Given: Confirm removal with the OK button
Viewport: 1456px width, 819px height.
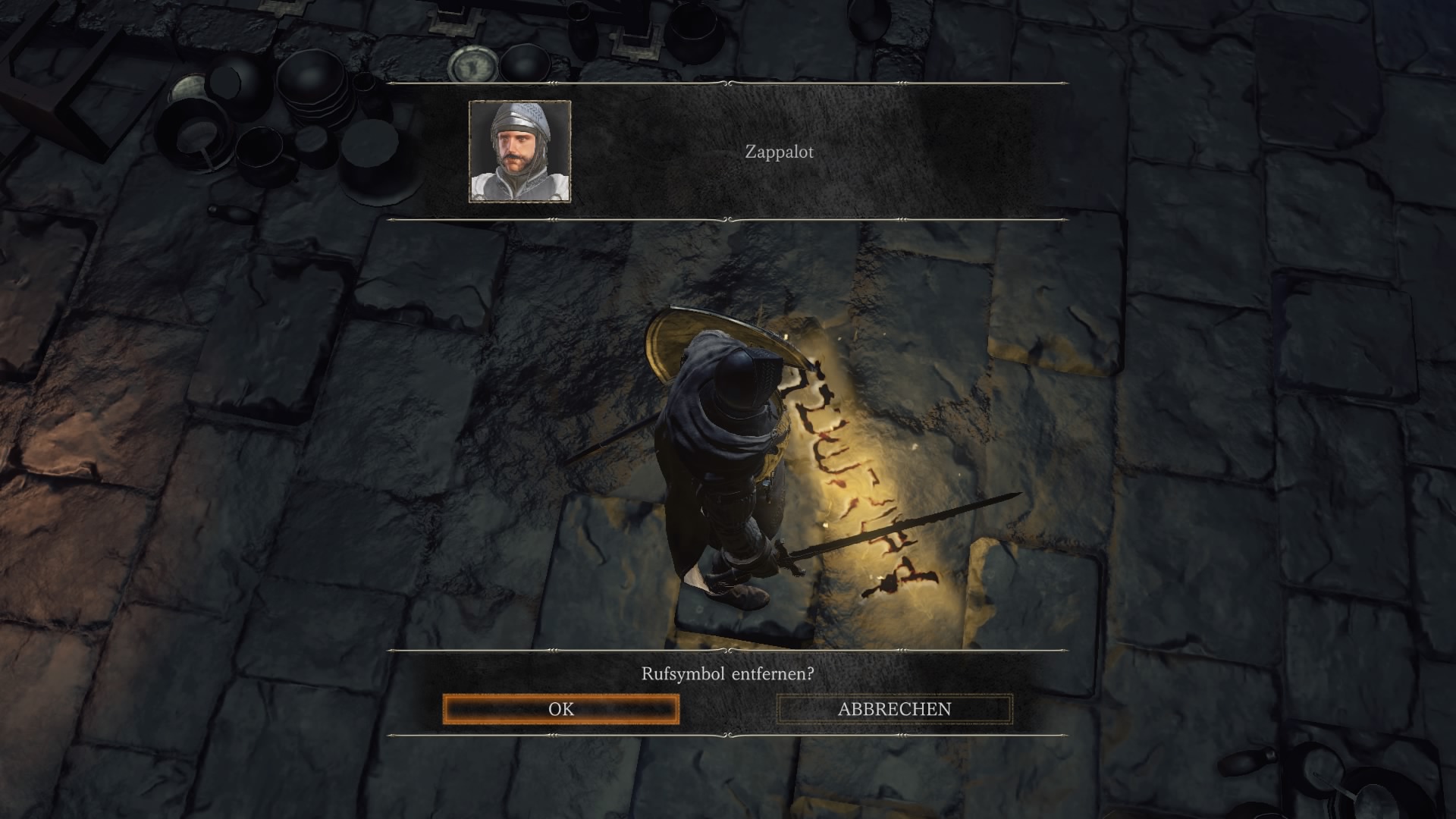Looking at the screenshot, I should tap(561, 709).
